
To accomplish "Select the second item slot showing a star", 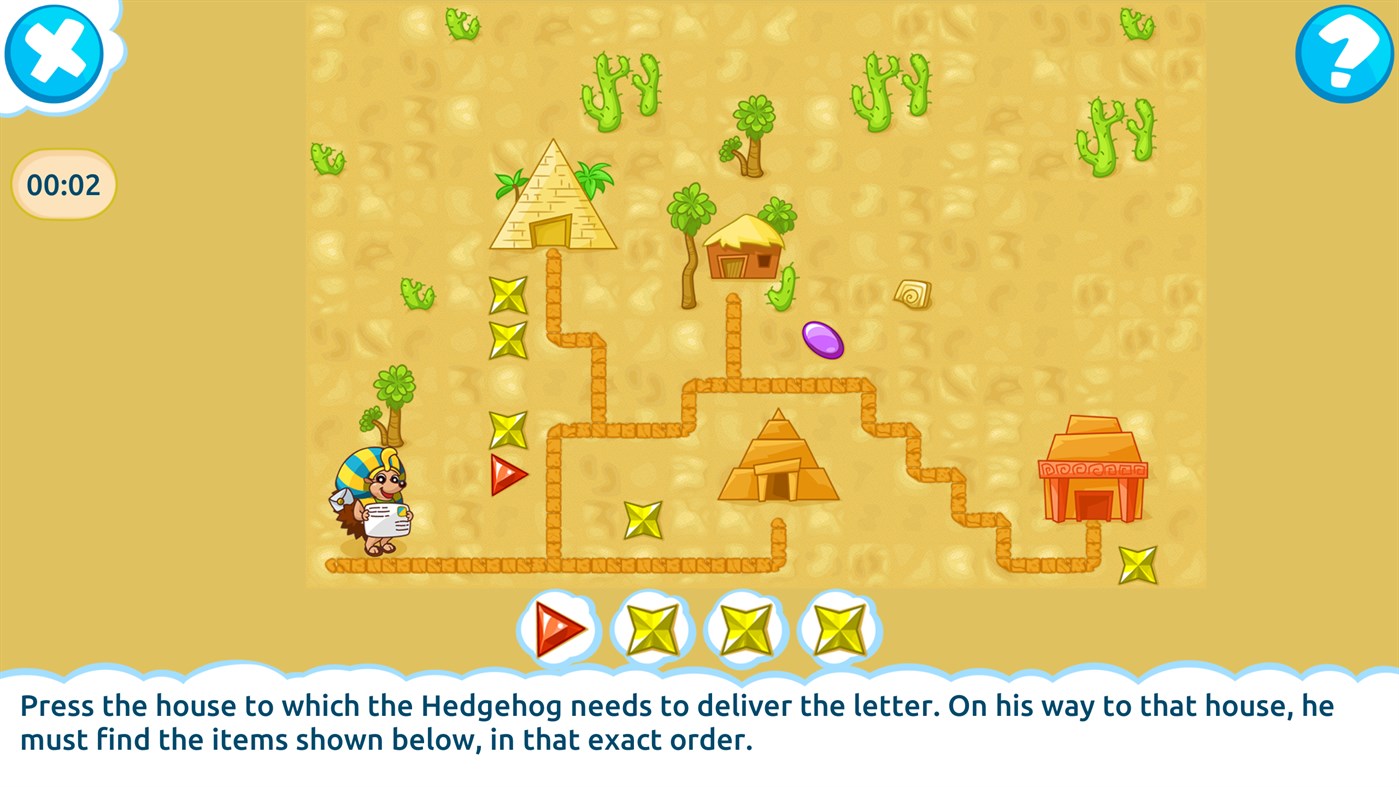I will pyautogui.click(x=652, y=629).
